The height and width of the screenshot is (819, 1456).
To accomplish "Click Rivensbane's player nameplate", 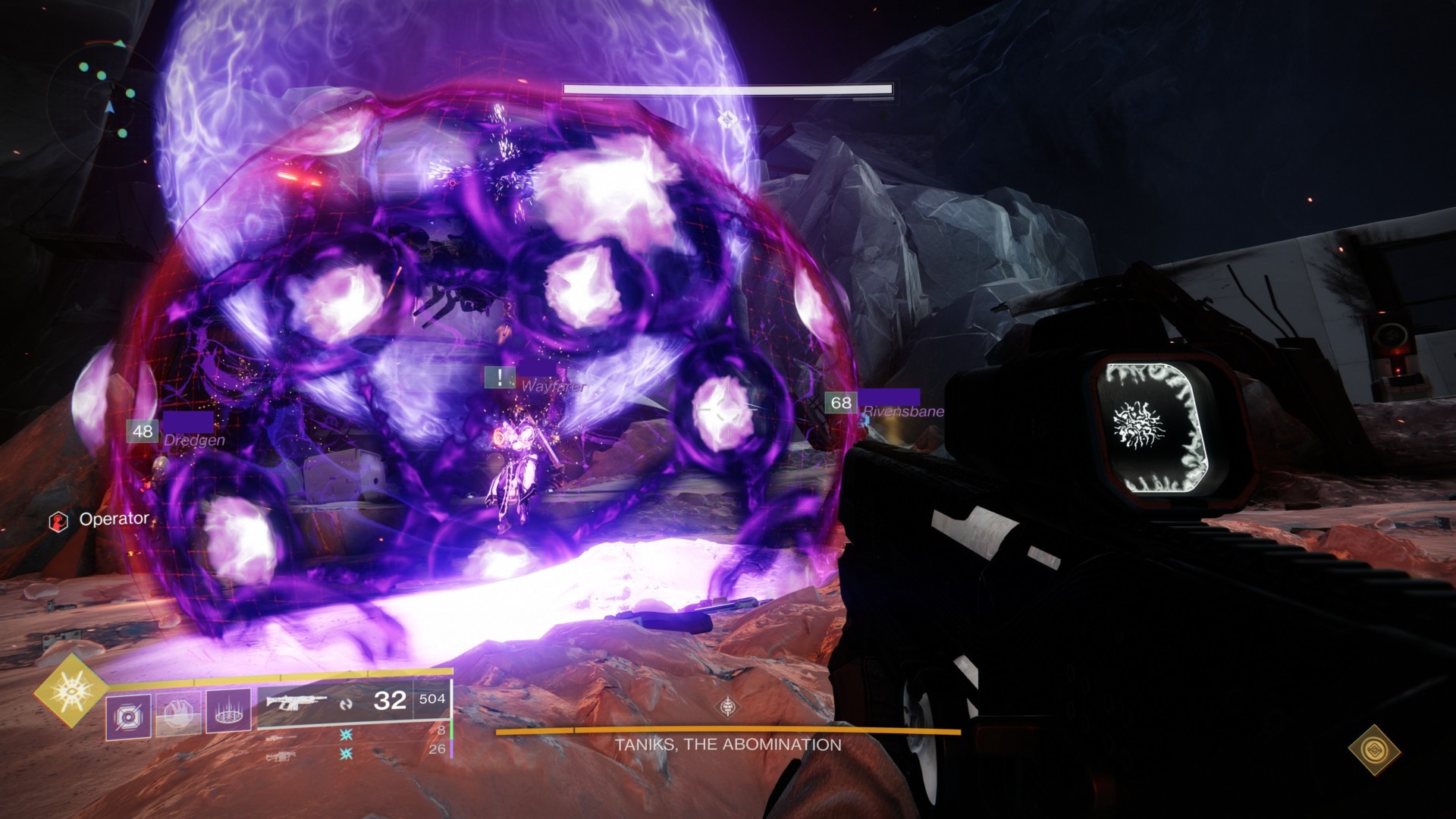I will point(884,403).
